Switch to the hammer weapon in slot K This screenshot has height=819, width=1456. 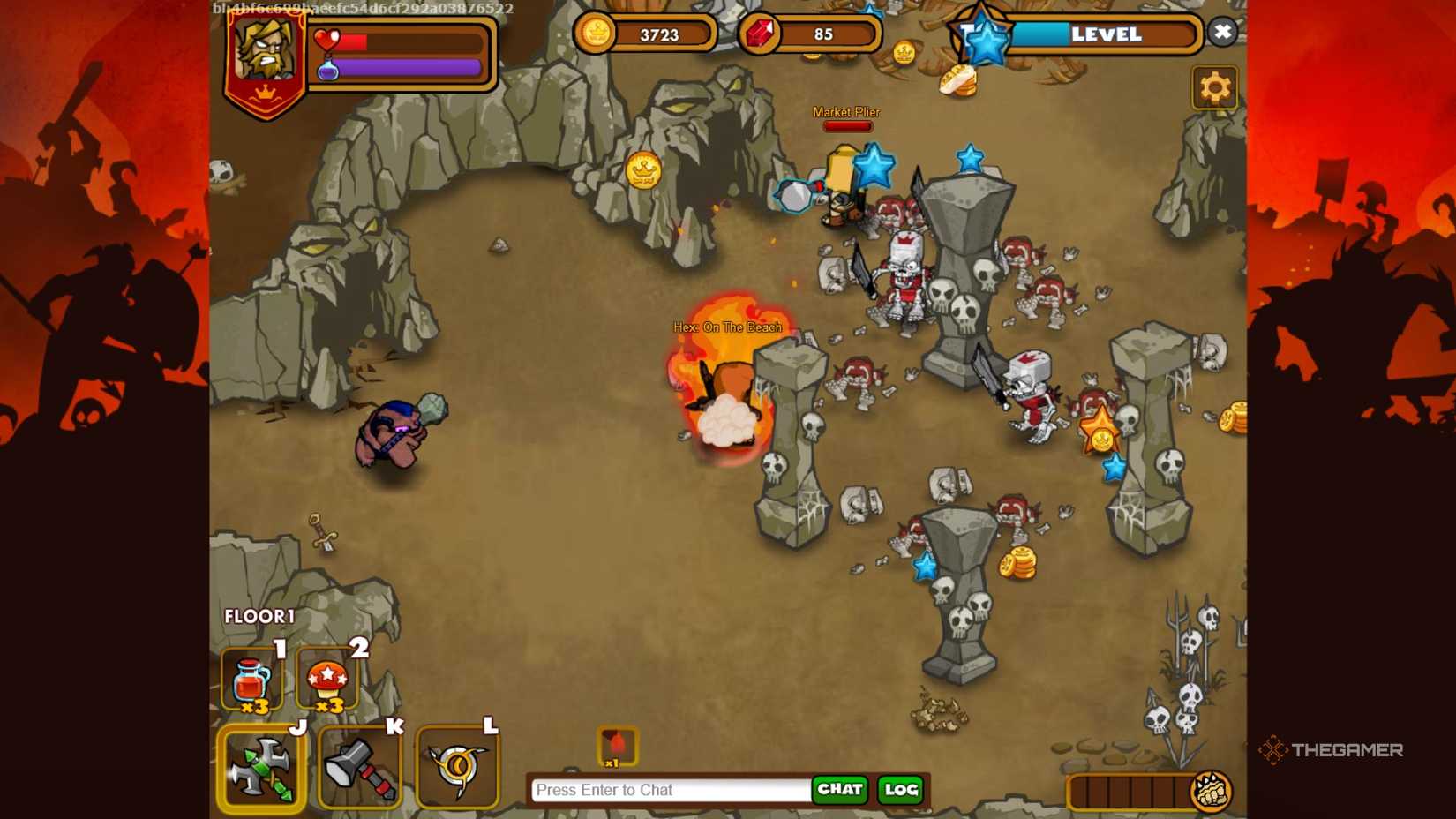[360, 766]
